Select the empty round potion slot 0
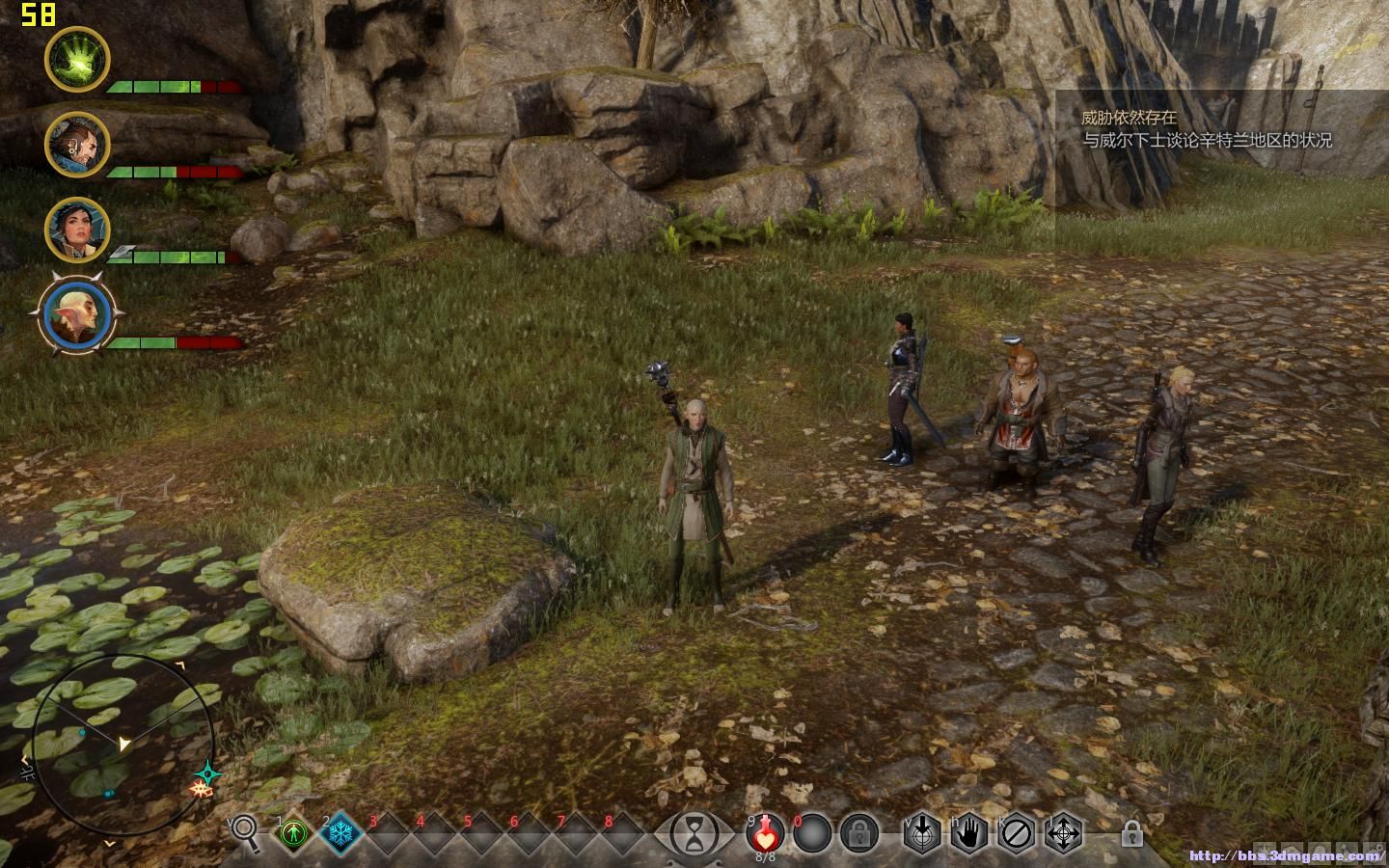This screenshot has height=868, width=1389. (812, 831)
